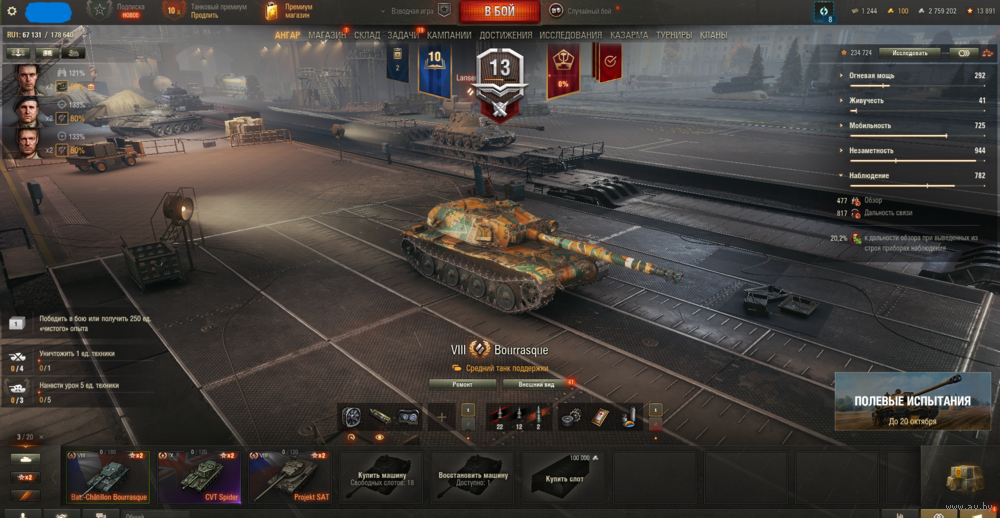
Task: Open the Внешний вид customization
Action: tap(536, 383)
